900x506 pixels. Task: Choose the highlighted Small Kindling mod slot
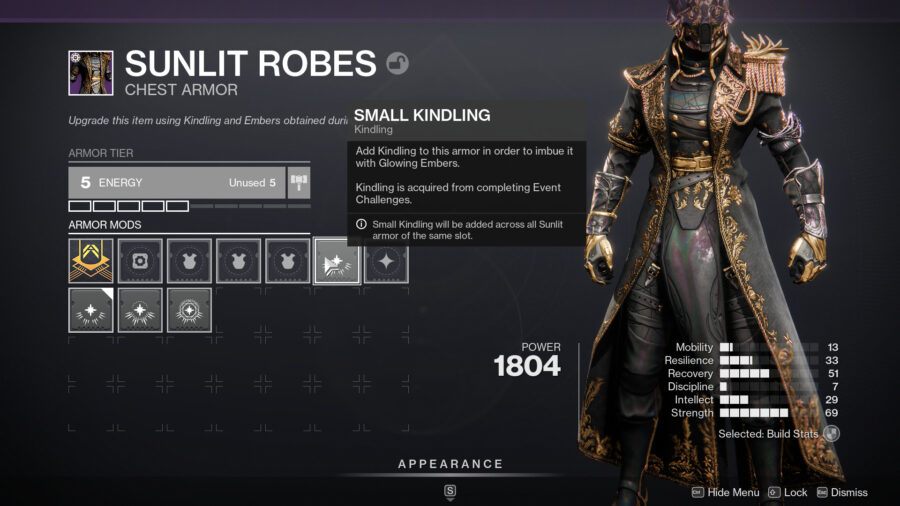[336, 260]
